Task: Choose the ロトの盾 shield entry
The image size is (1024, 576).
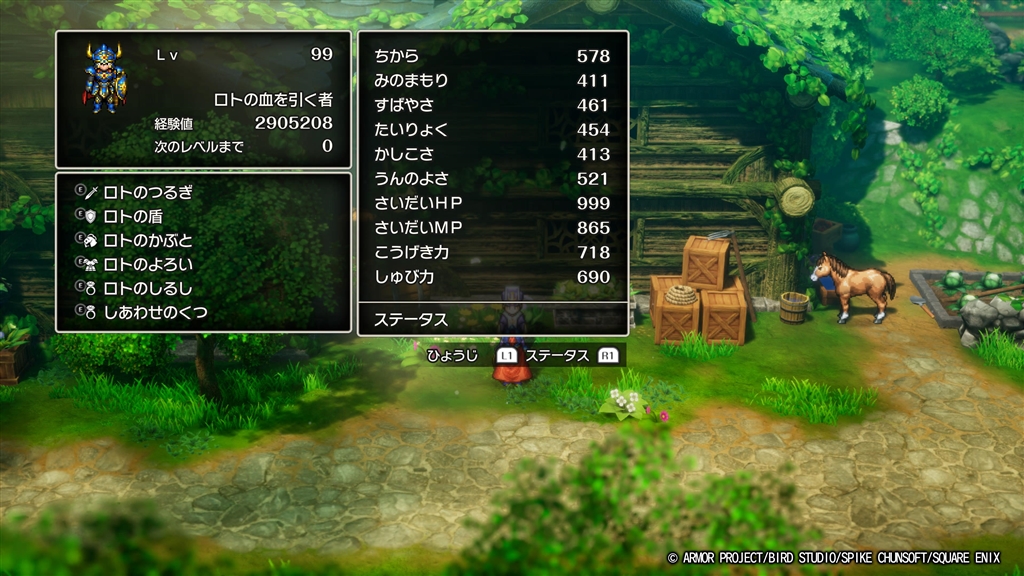Action: (133, 216)
